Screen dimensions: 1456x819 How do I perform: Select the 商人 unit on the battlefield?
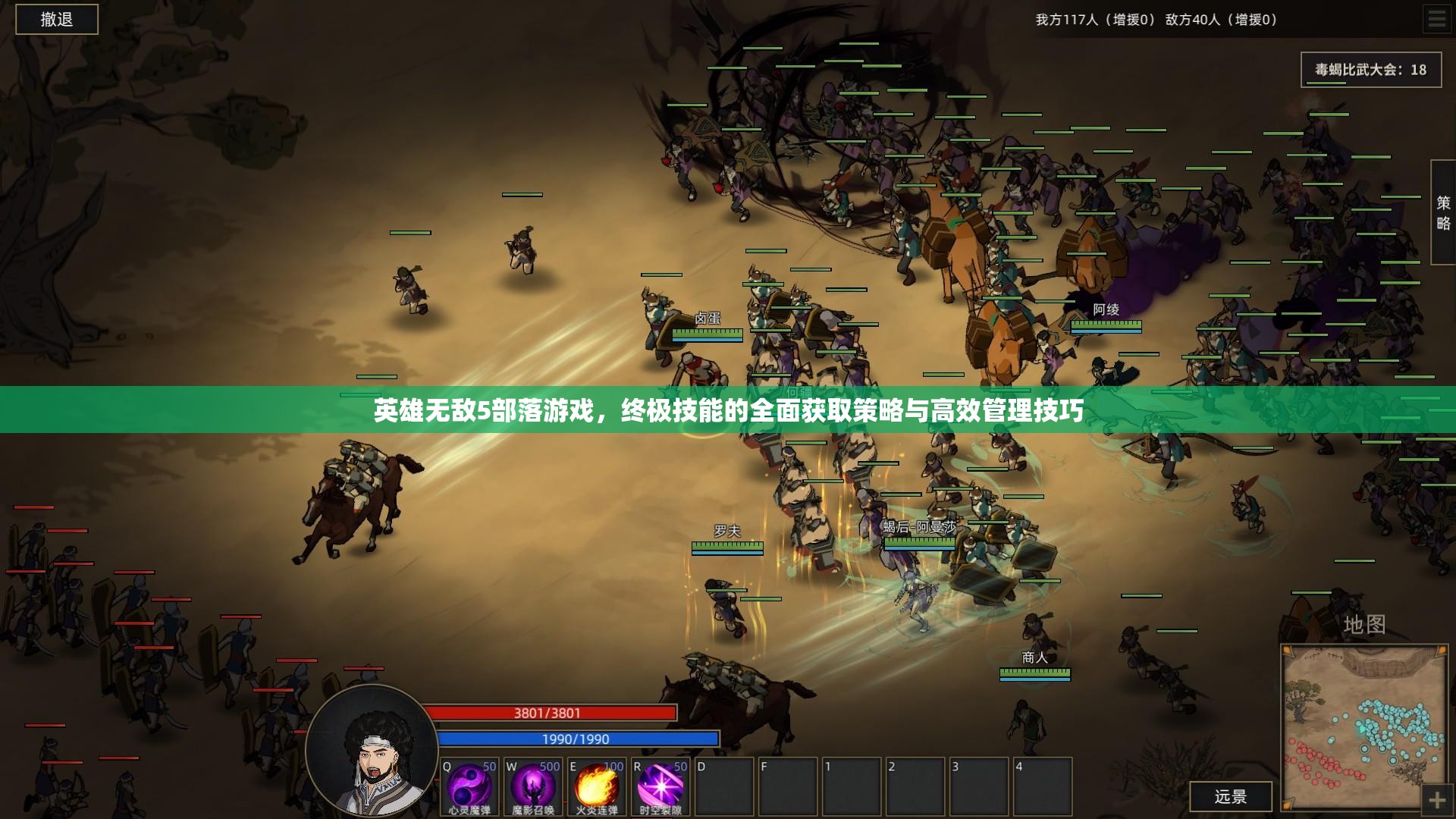click(x=1034, y=658)
